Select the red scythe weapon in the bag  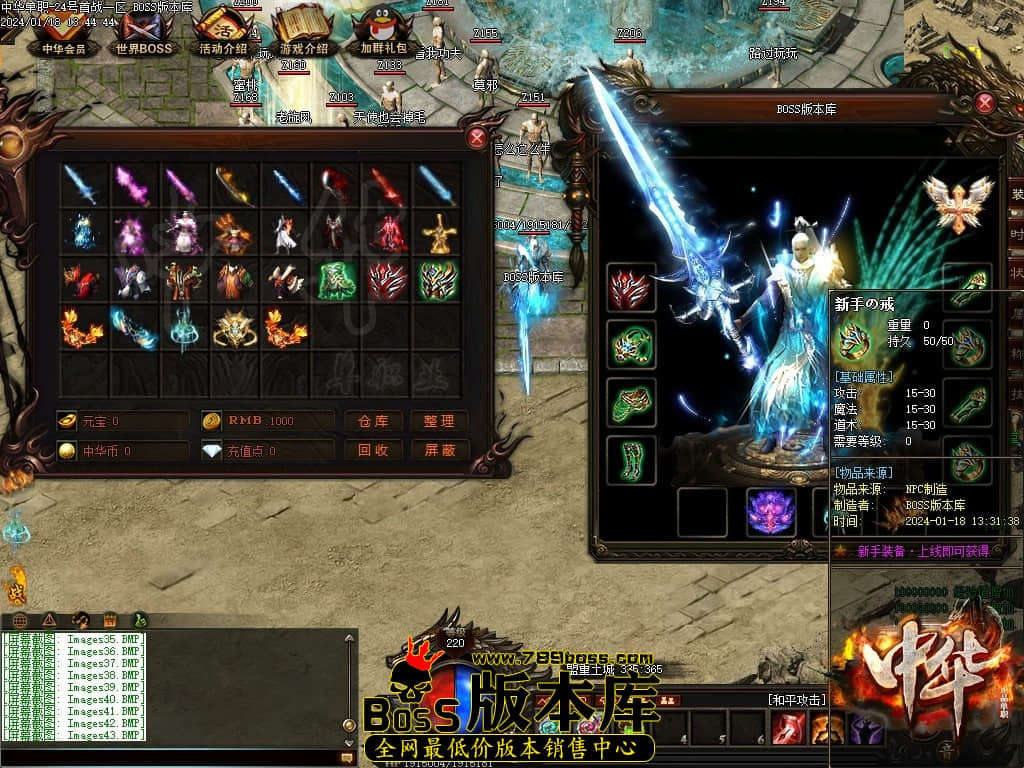(x=336, y=185)
